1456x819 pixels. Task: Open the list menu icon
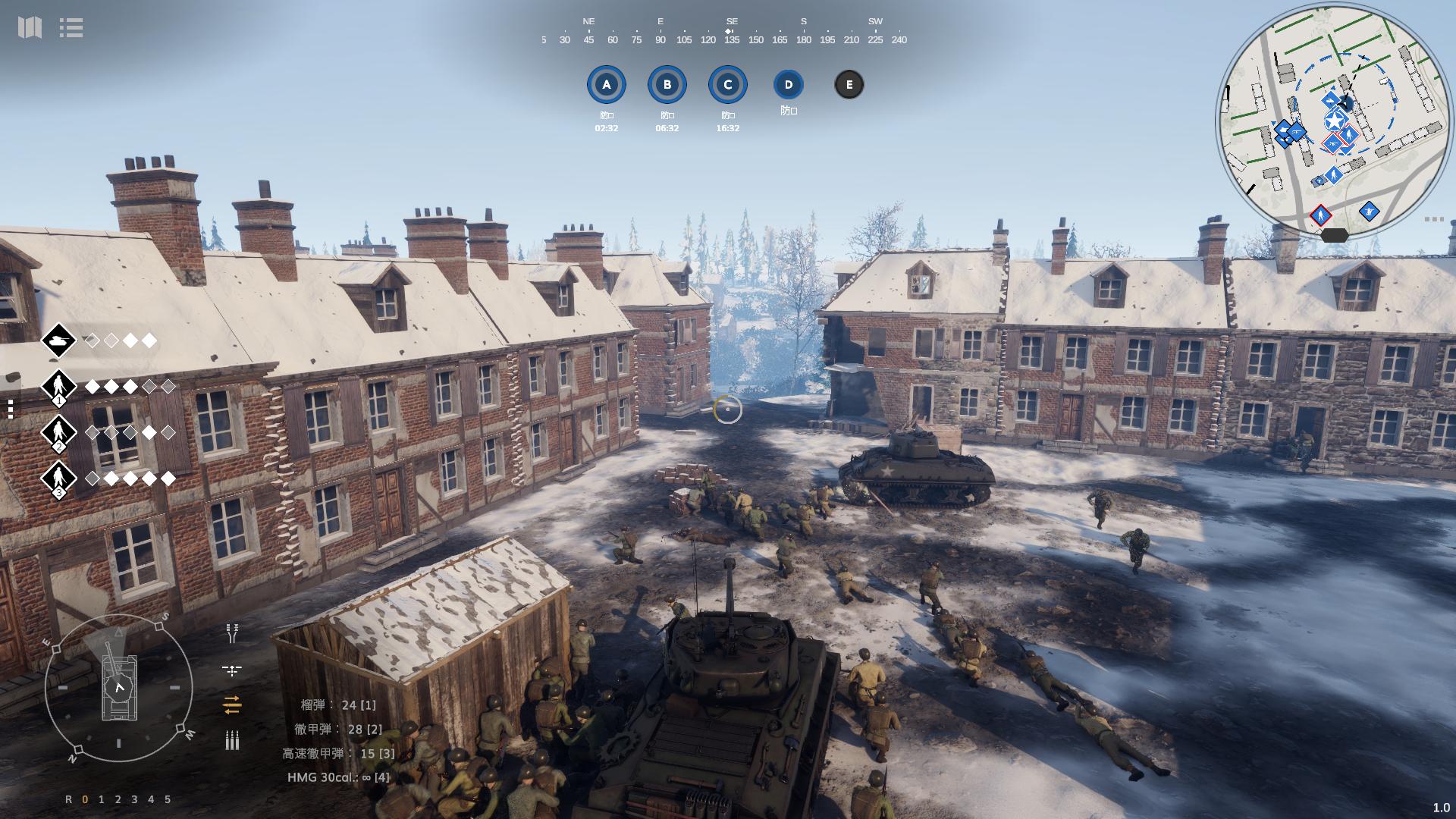click(x=71, y=28)
